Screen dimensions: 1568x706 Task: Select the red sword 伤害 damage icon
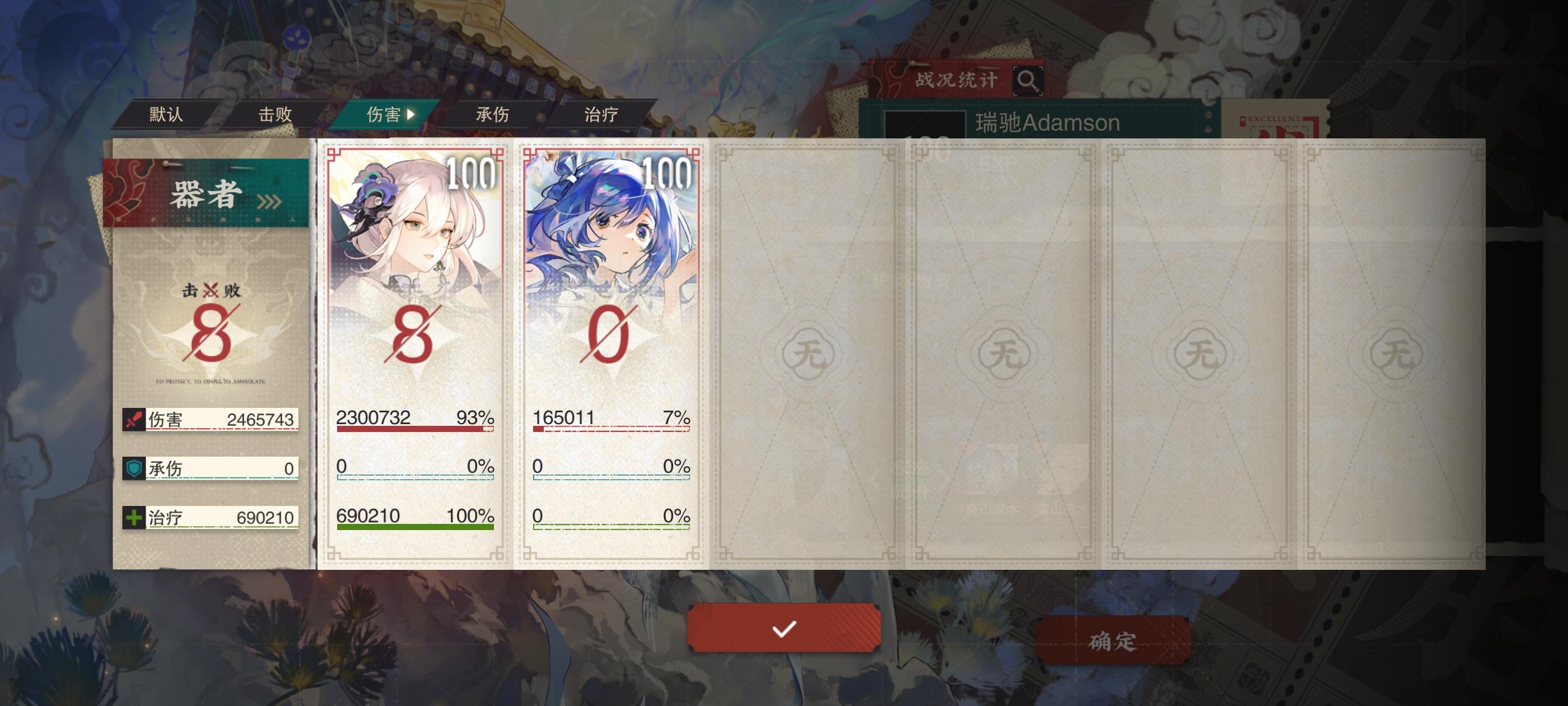tap(133, 421)
